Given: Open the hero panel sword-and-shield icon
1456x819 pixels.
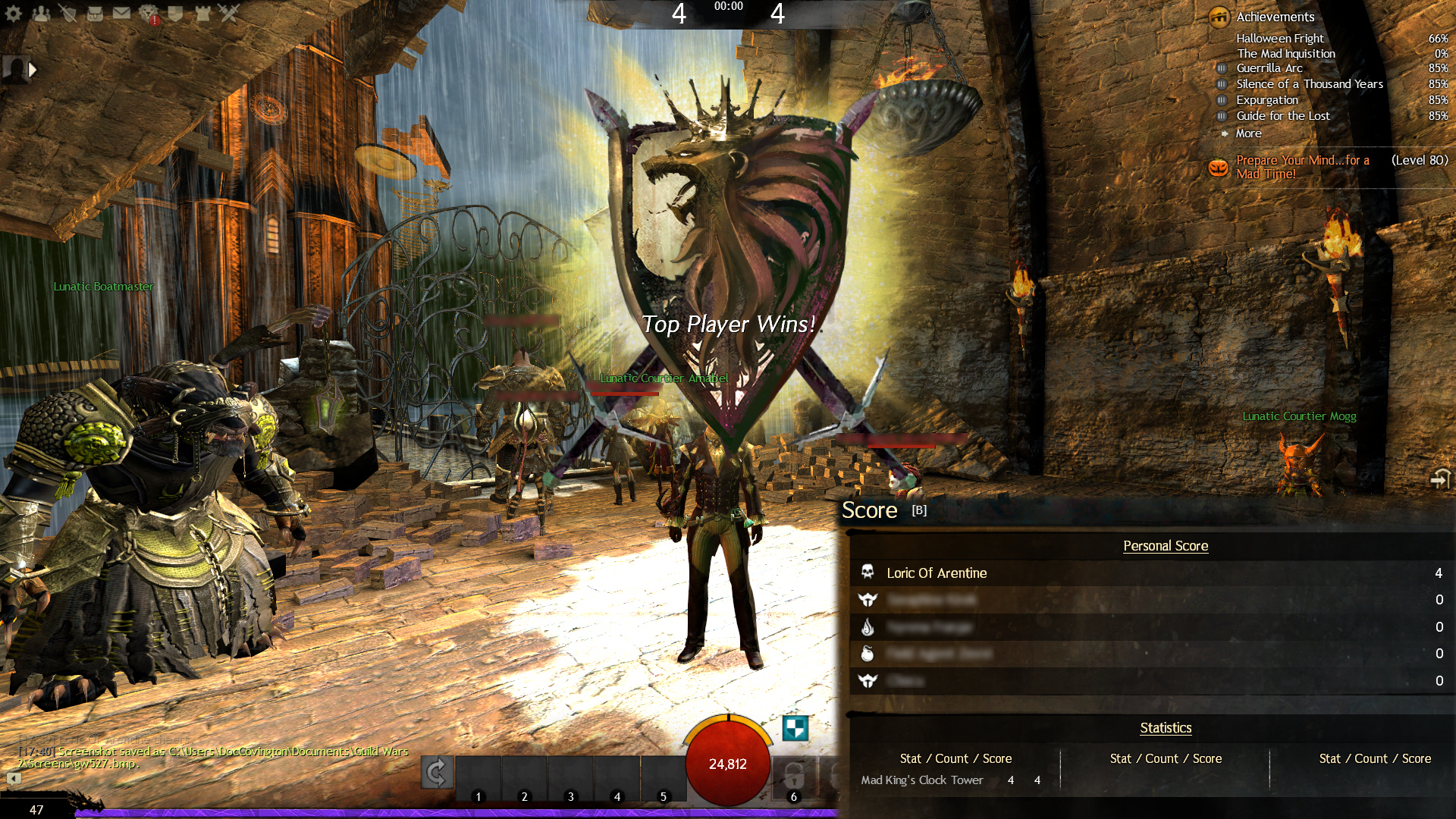Looking at the screenshot, I should click(x=68, y=13).
